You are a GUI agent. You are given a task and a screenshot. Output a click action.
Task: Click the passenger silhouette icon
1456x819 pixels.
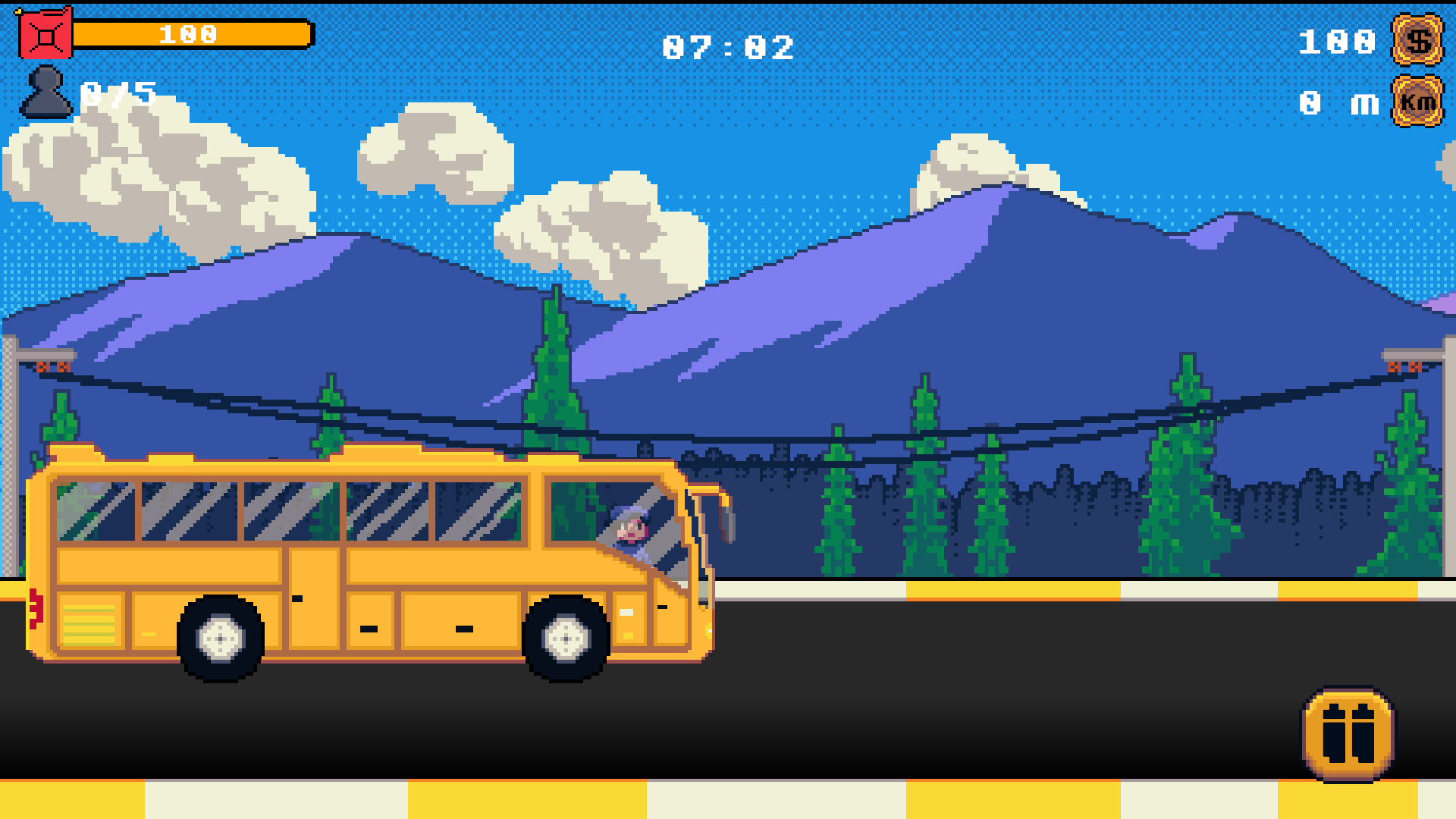[x=45, y=93]
